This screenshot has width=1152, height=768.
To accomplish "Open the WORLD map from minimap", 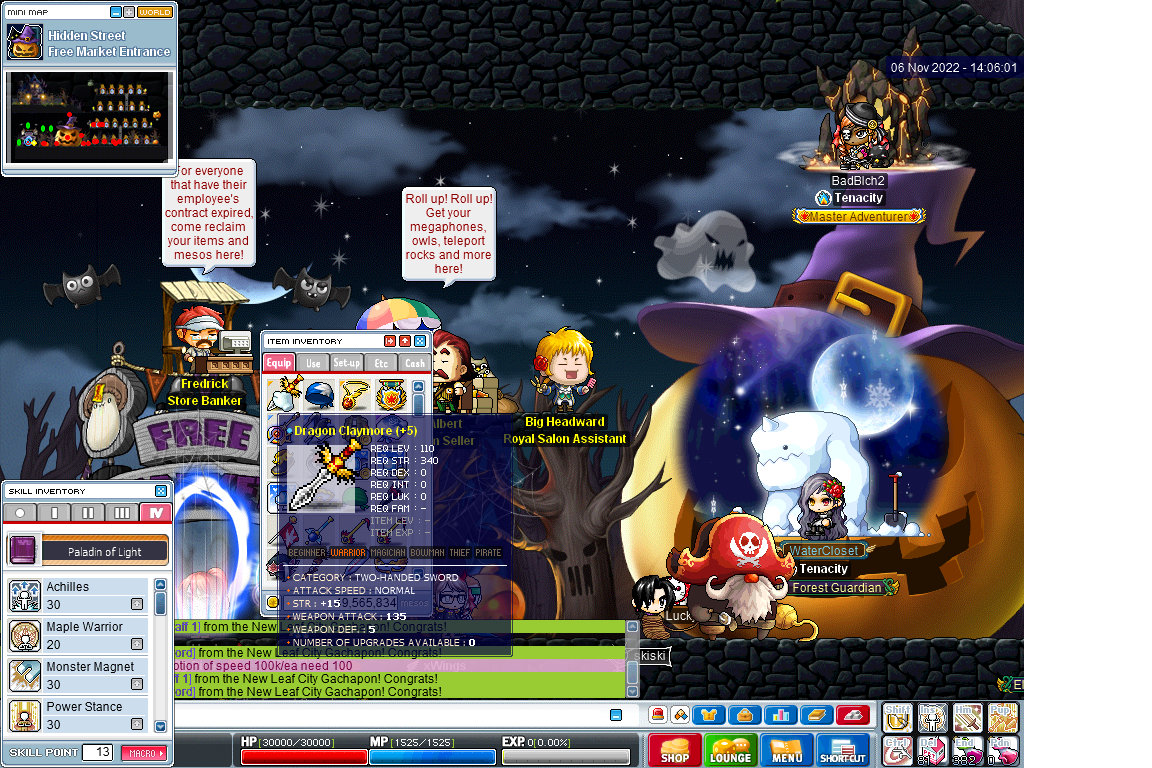I will pos(155,12).
